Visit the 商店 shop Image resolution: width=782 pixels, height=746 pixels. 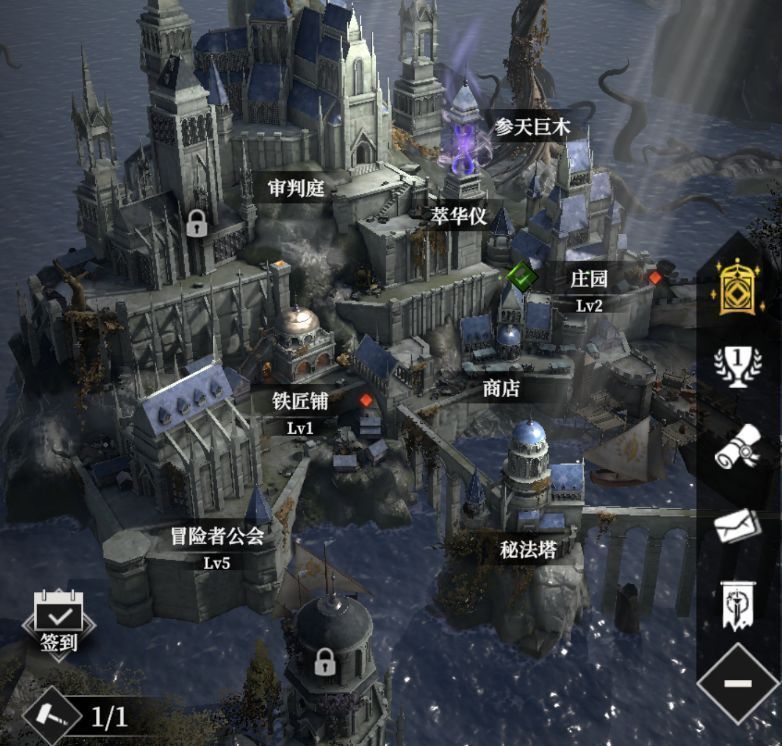pos(501,388)
